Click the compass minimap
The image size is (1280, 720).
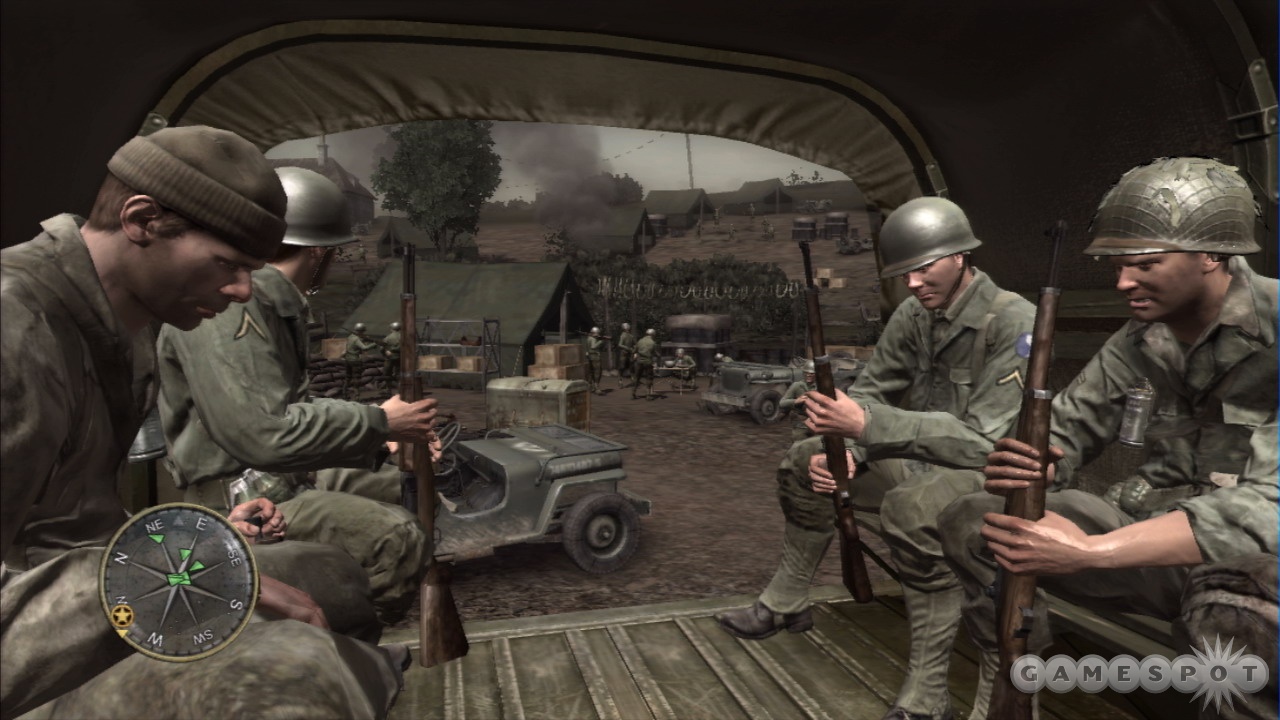coord(178,581)
